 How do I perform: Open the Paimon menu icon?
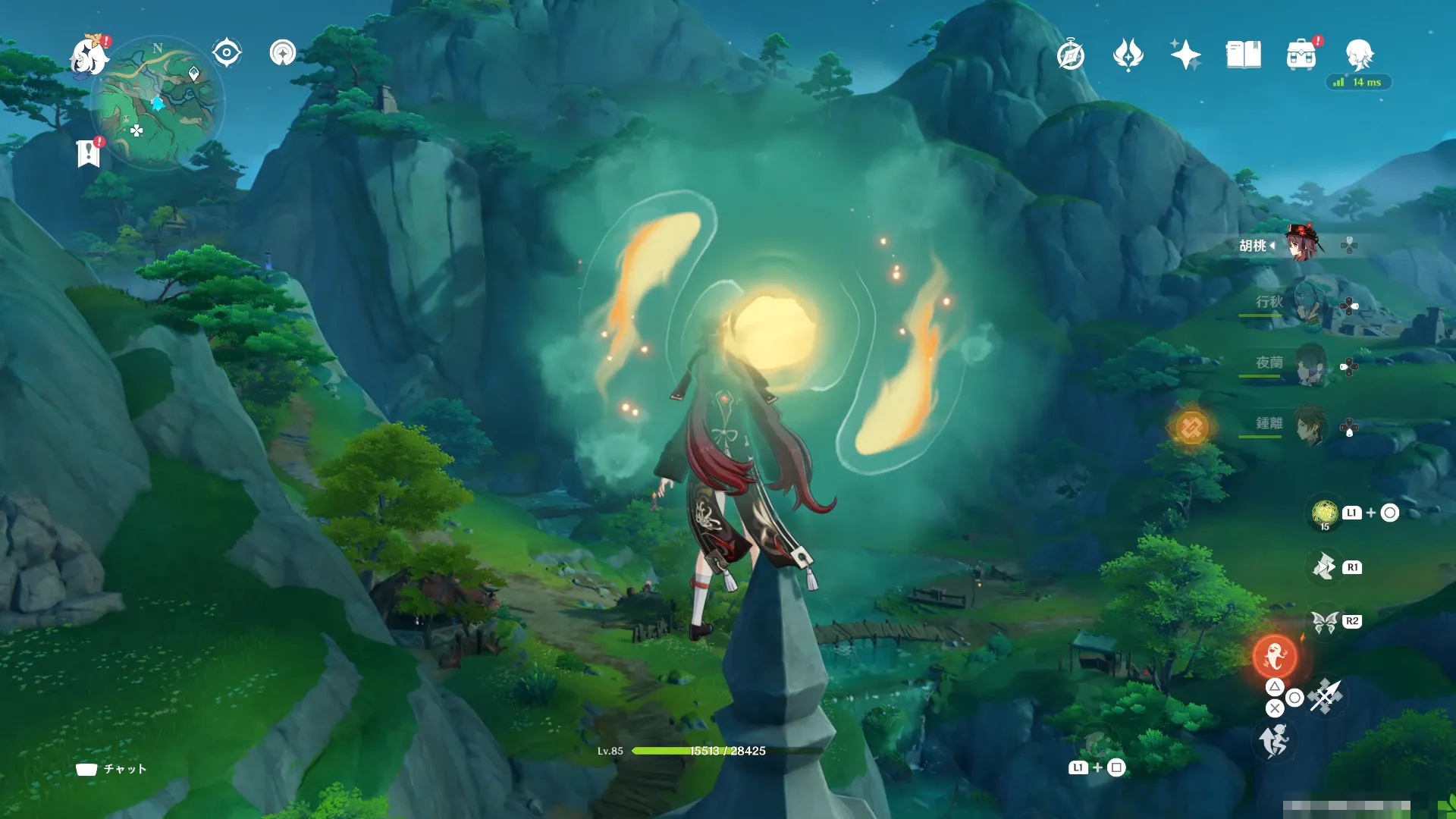[89, 57]
